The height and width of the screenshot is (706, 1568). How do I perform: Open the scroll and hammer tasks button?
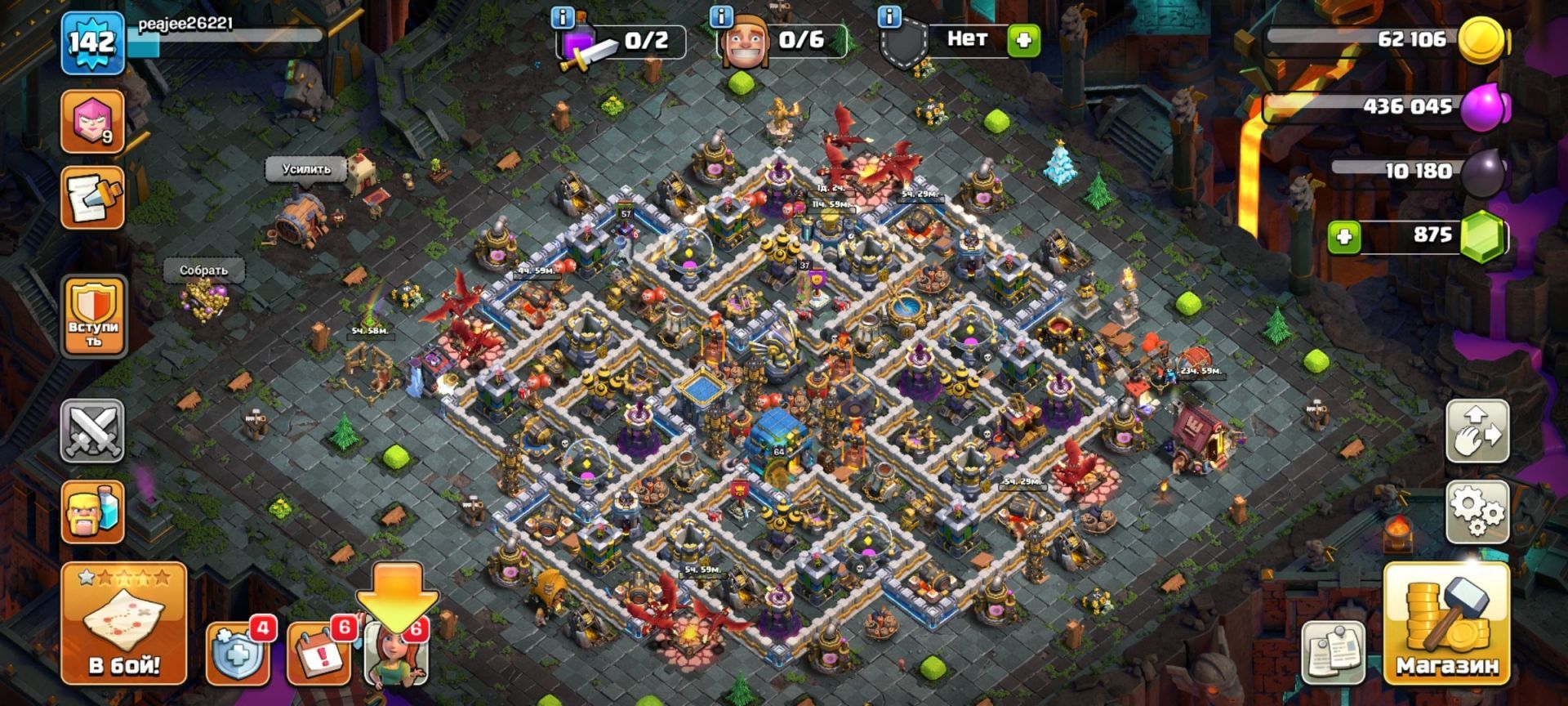tap(92, 199)
